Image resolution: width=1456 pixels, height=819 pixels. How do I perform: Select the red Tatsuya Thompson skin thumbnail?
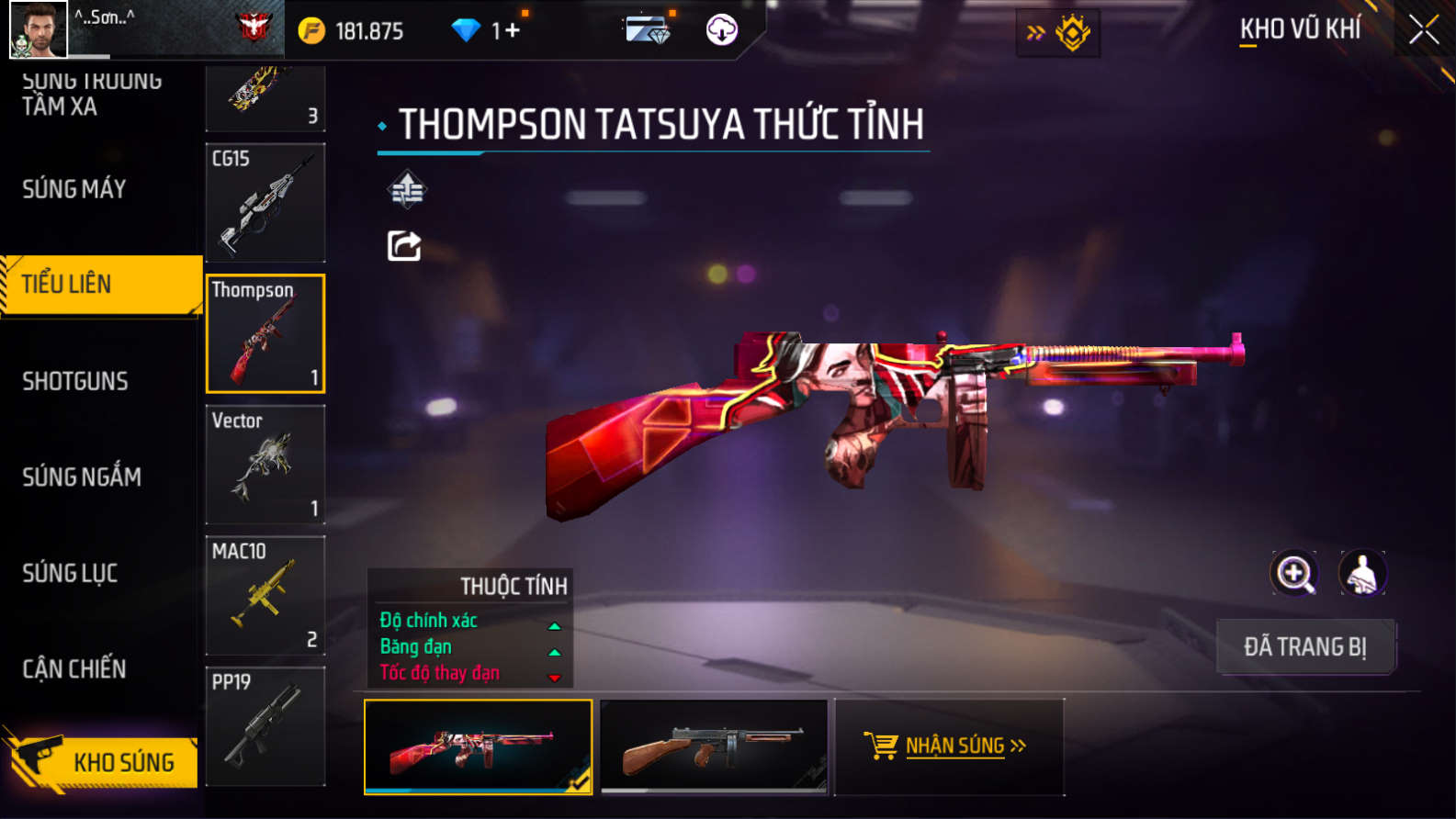pos(478,746)
